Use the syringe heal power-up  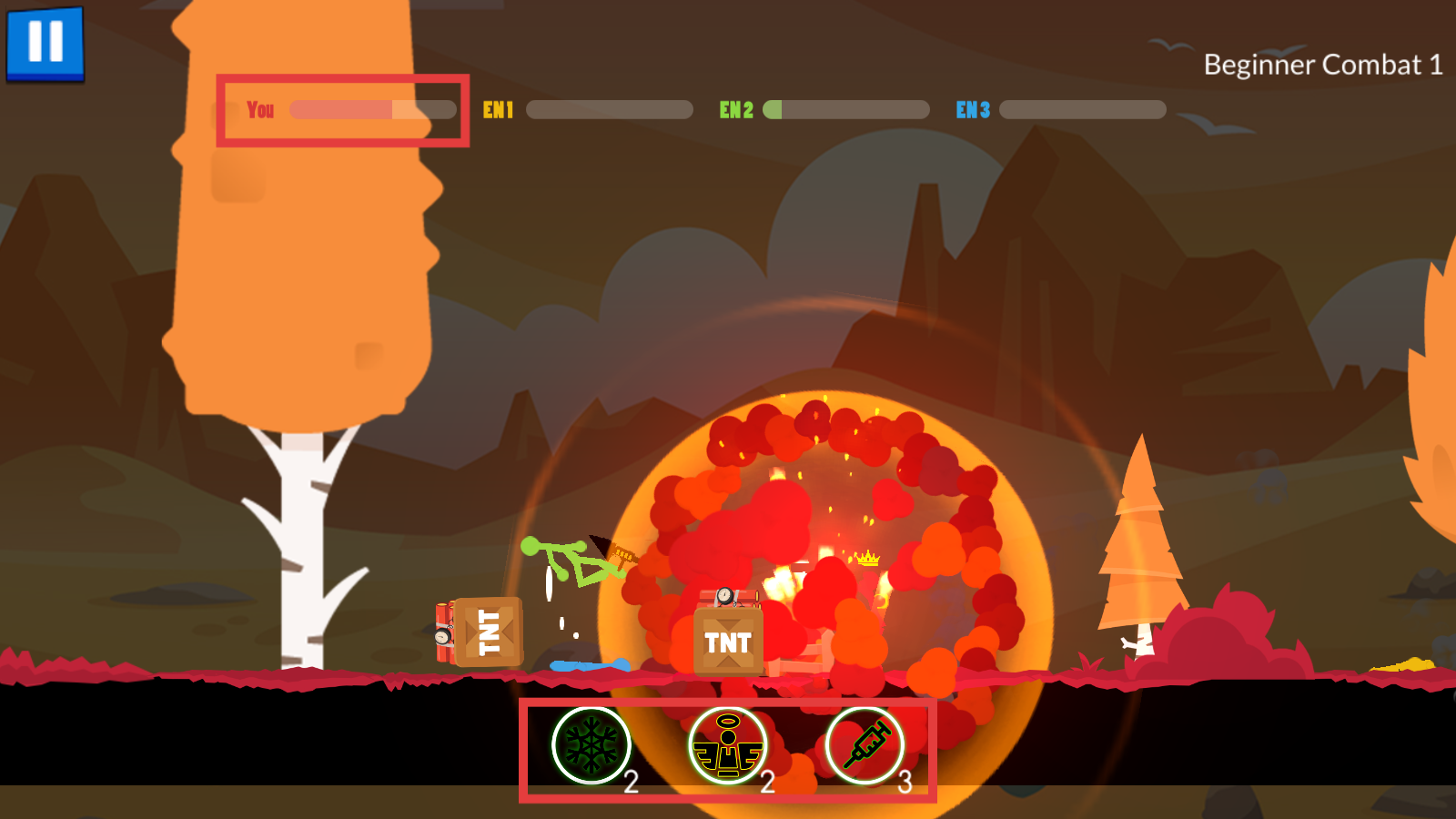[x=864, y=745]
